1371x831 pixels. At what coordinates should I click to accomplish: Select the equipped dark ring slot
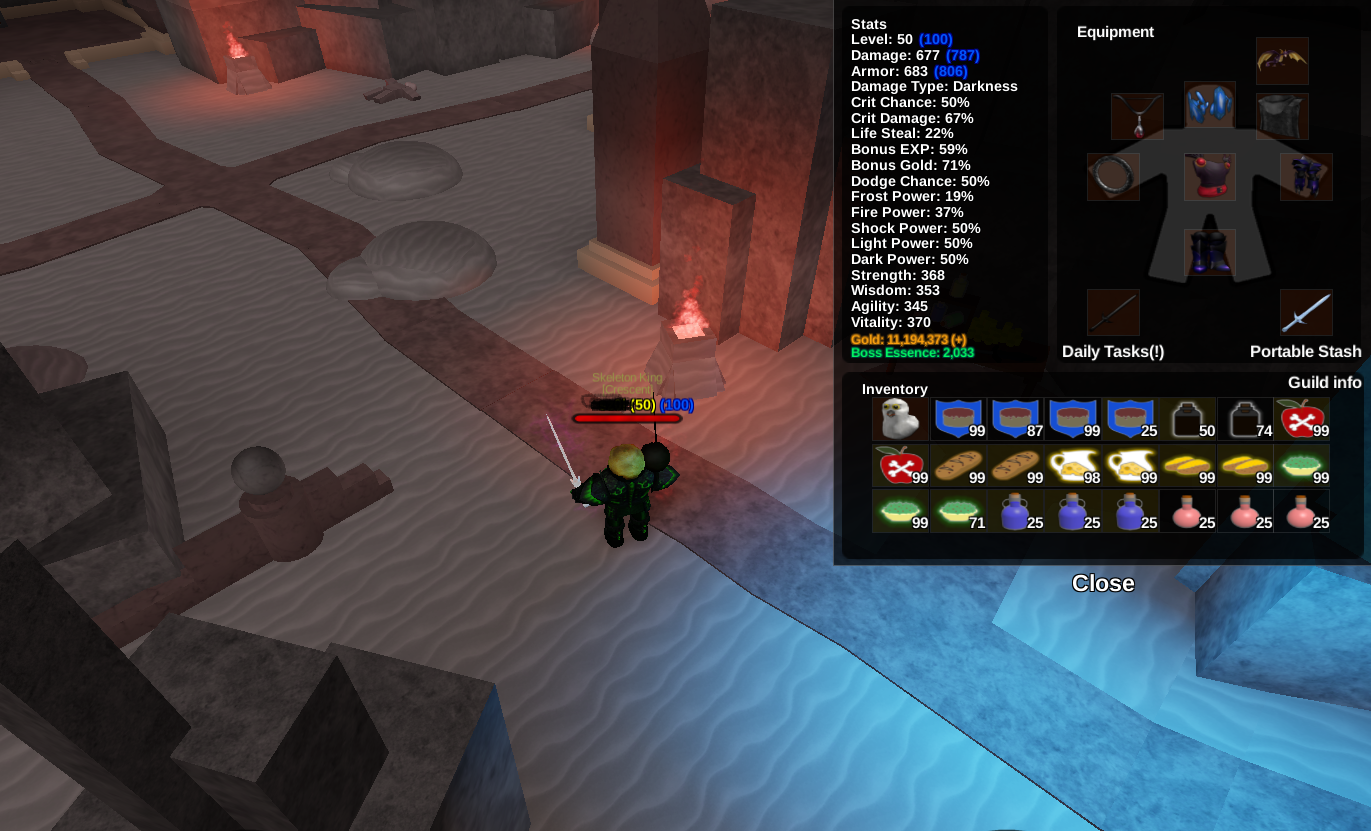1113,177
